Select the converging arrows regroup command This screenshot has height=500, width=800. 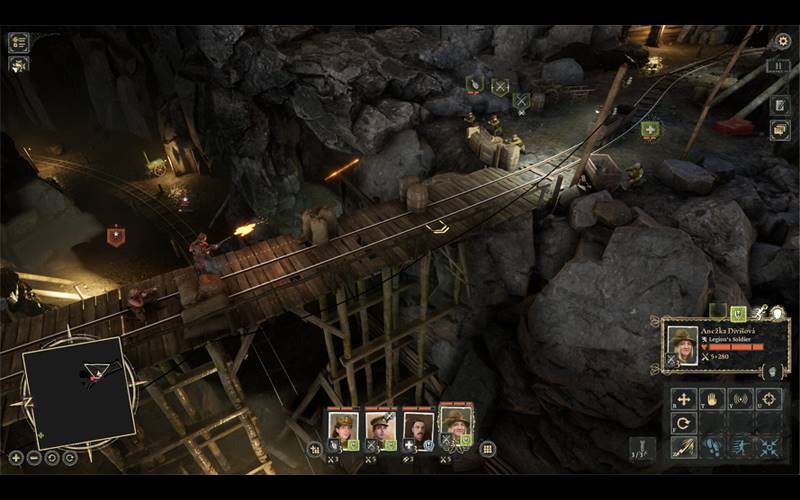768,448
